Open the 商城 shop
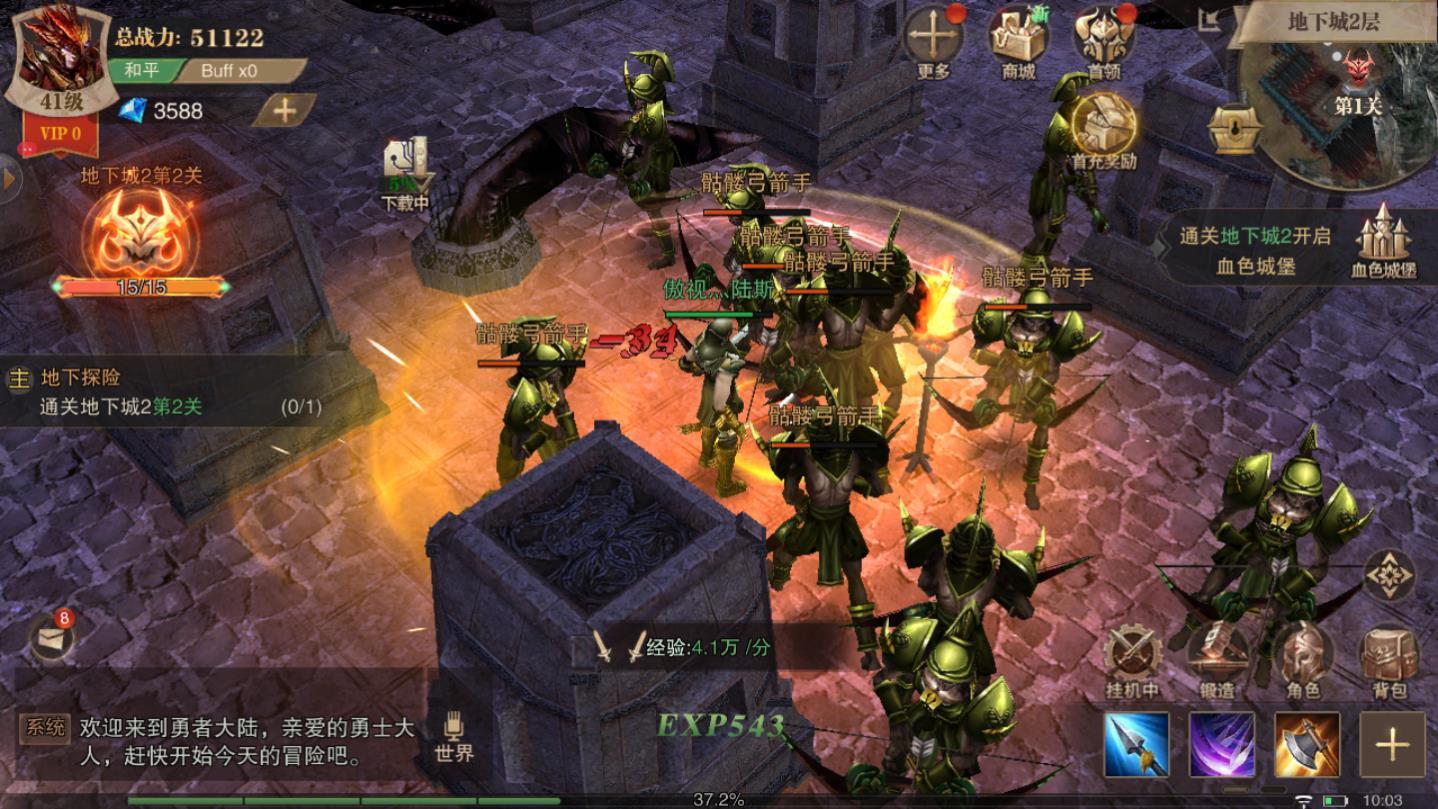 [x=1018, y=40]
